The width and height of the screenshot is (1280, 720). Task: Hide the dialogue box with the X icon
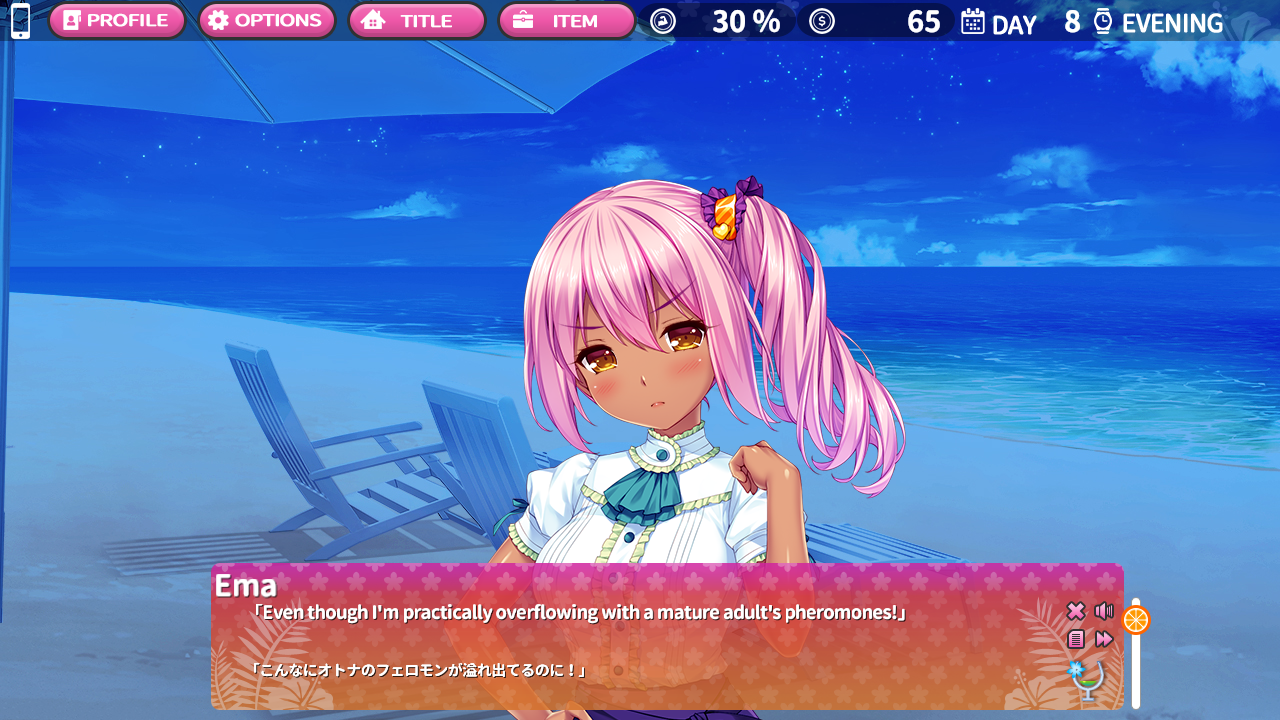pos(1076,611)
